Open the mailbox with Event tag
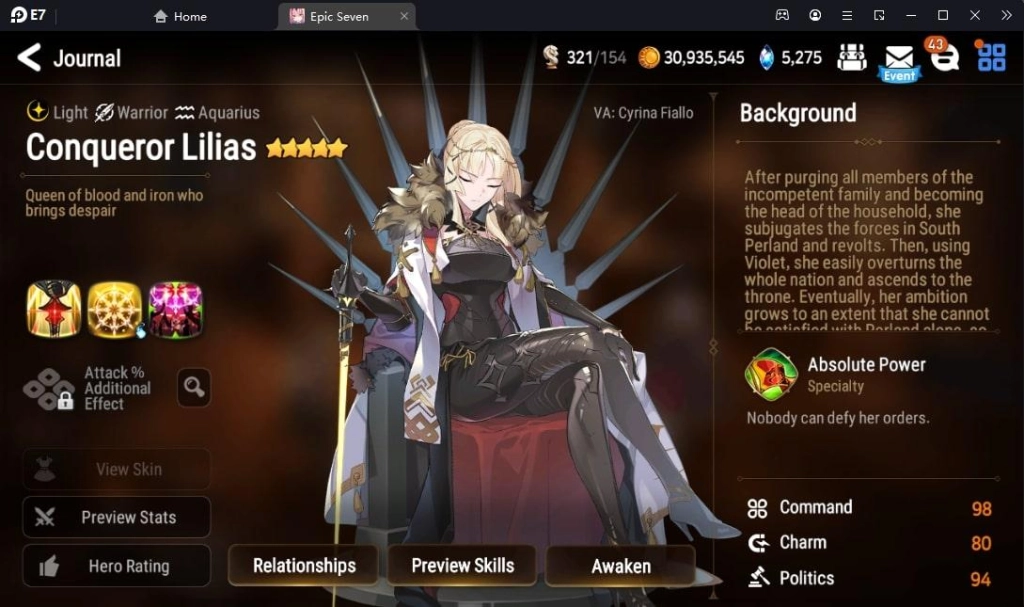The image size is (1024, 607). coord(899,60)
